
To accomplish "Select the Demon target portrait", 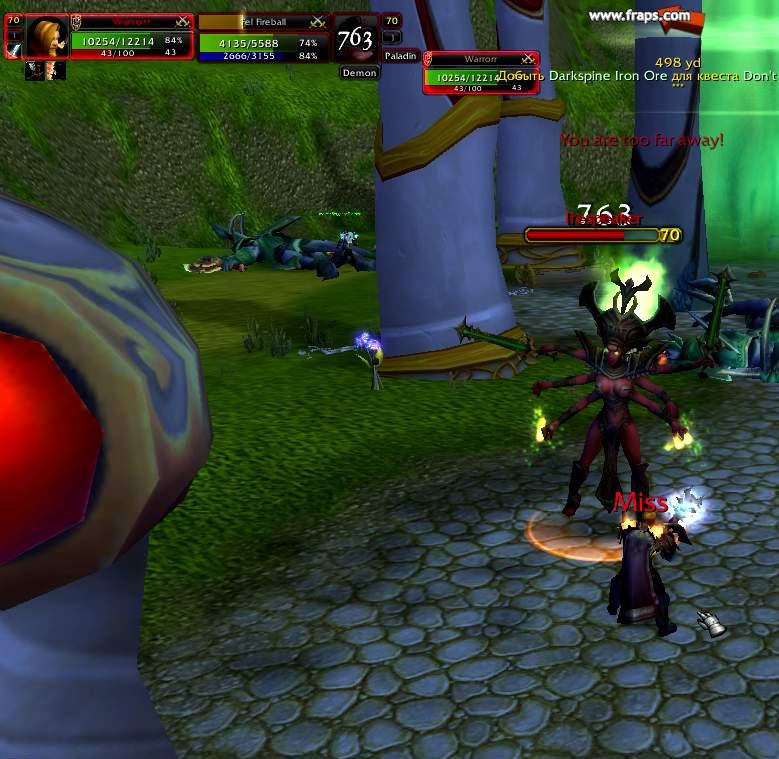I will point(356,40).
